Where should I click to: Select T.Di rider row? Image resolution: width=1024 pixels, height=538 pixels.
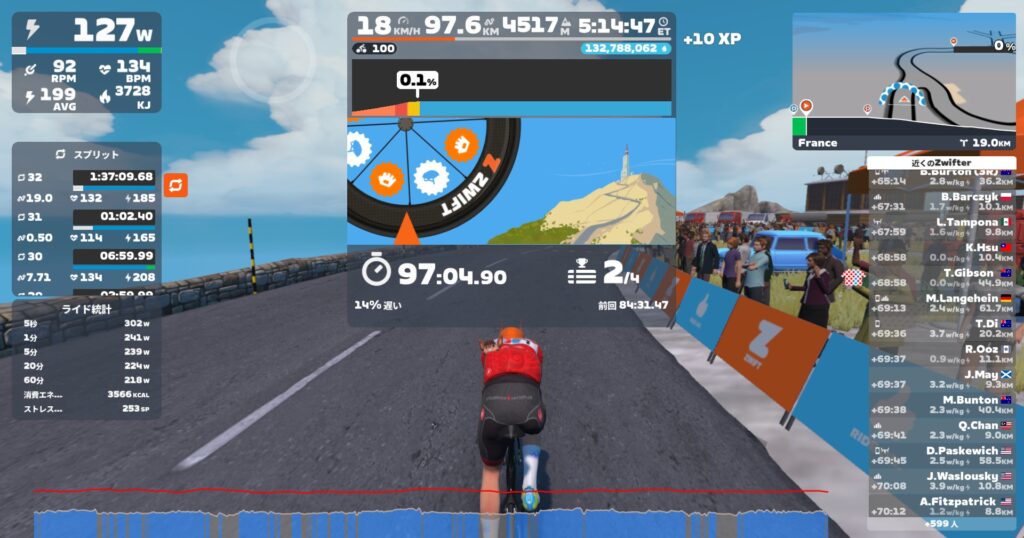click(x=942, y=329)
